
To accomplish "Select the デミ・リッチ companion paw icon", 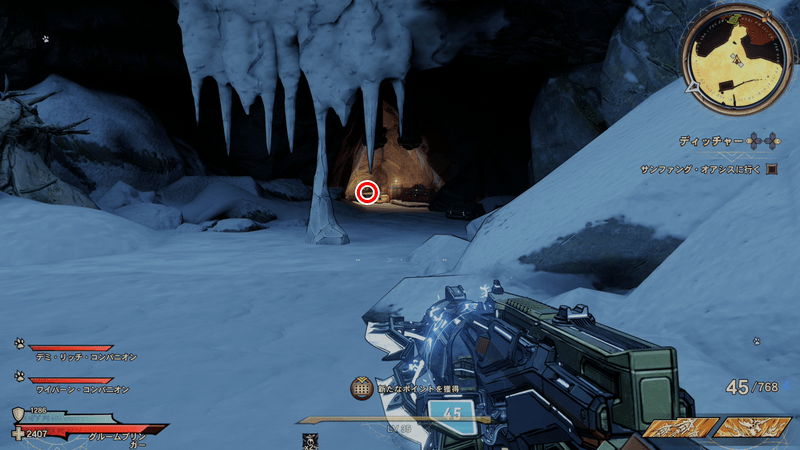I will (x=19, y=343).
